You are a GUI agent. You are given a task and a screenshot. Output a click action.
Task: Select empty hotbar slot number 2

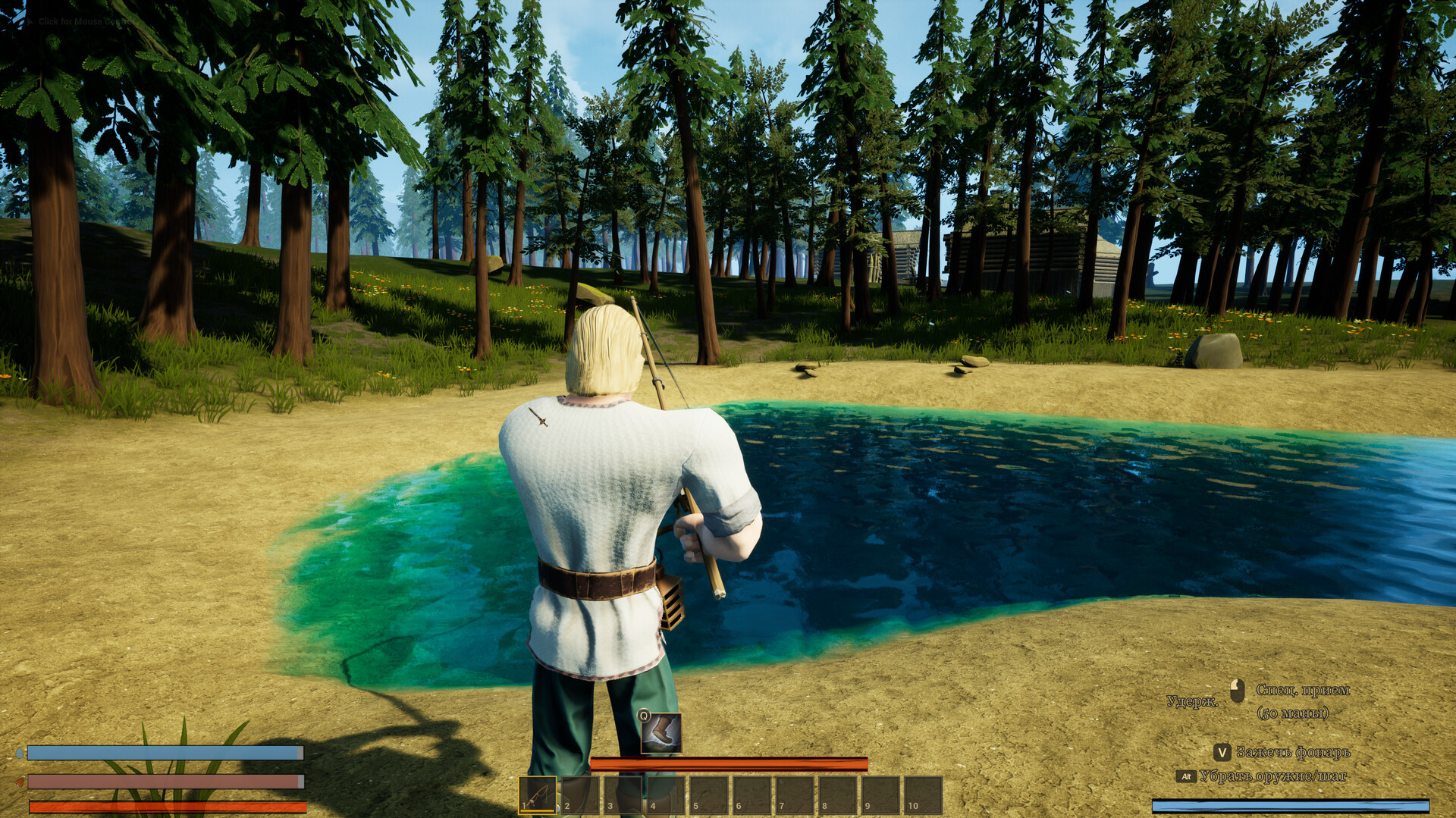pyautogui.click(x=580, y=795)
